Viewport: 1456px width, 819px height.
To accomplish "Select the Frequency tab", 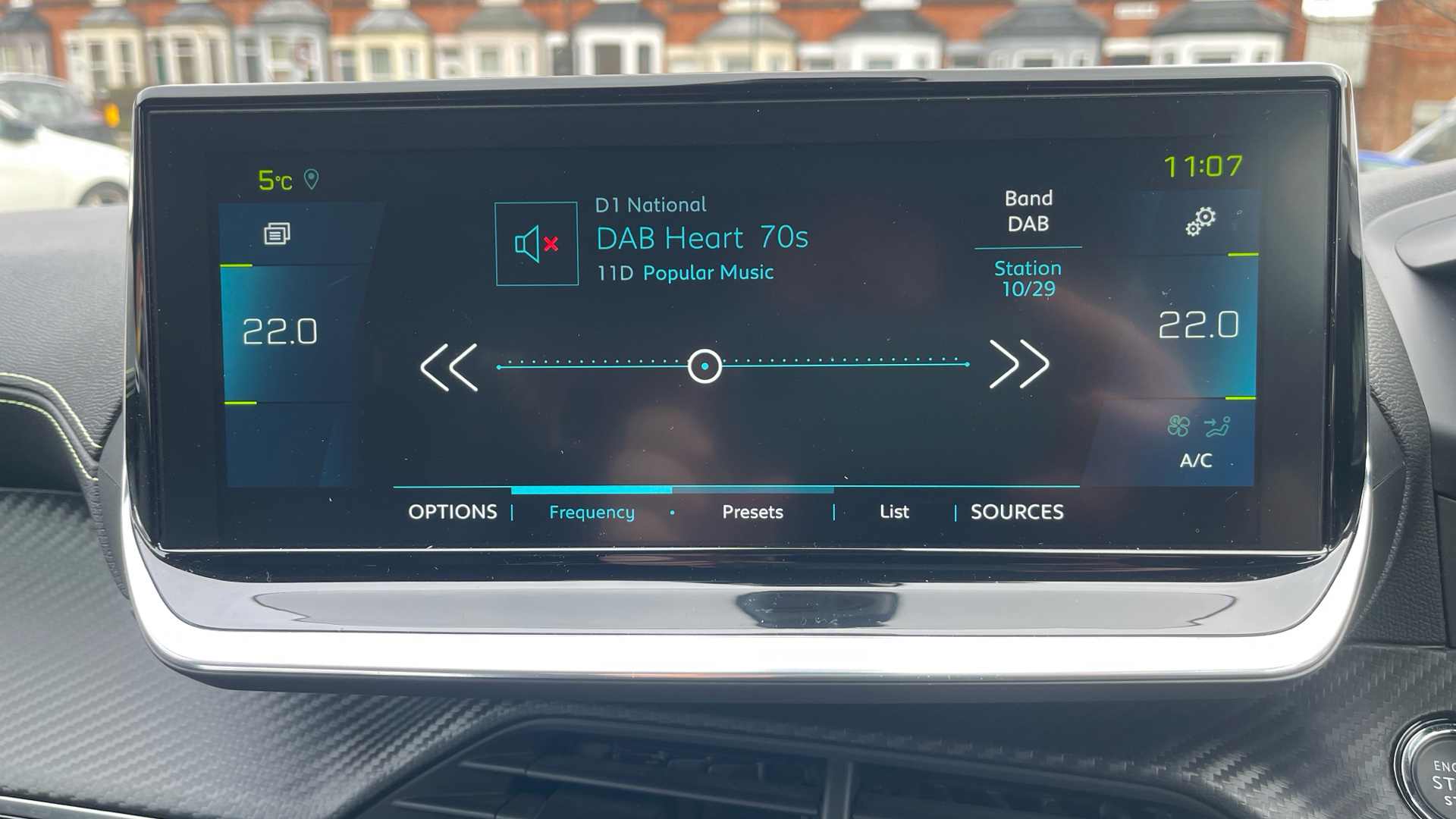I will (591, 512).
